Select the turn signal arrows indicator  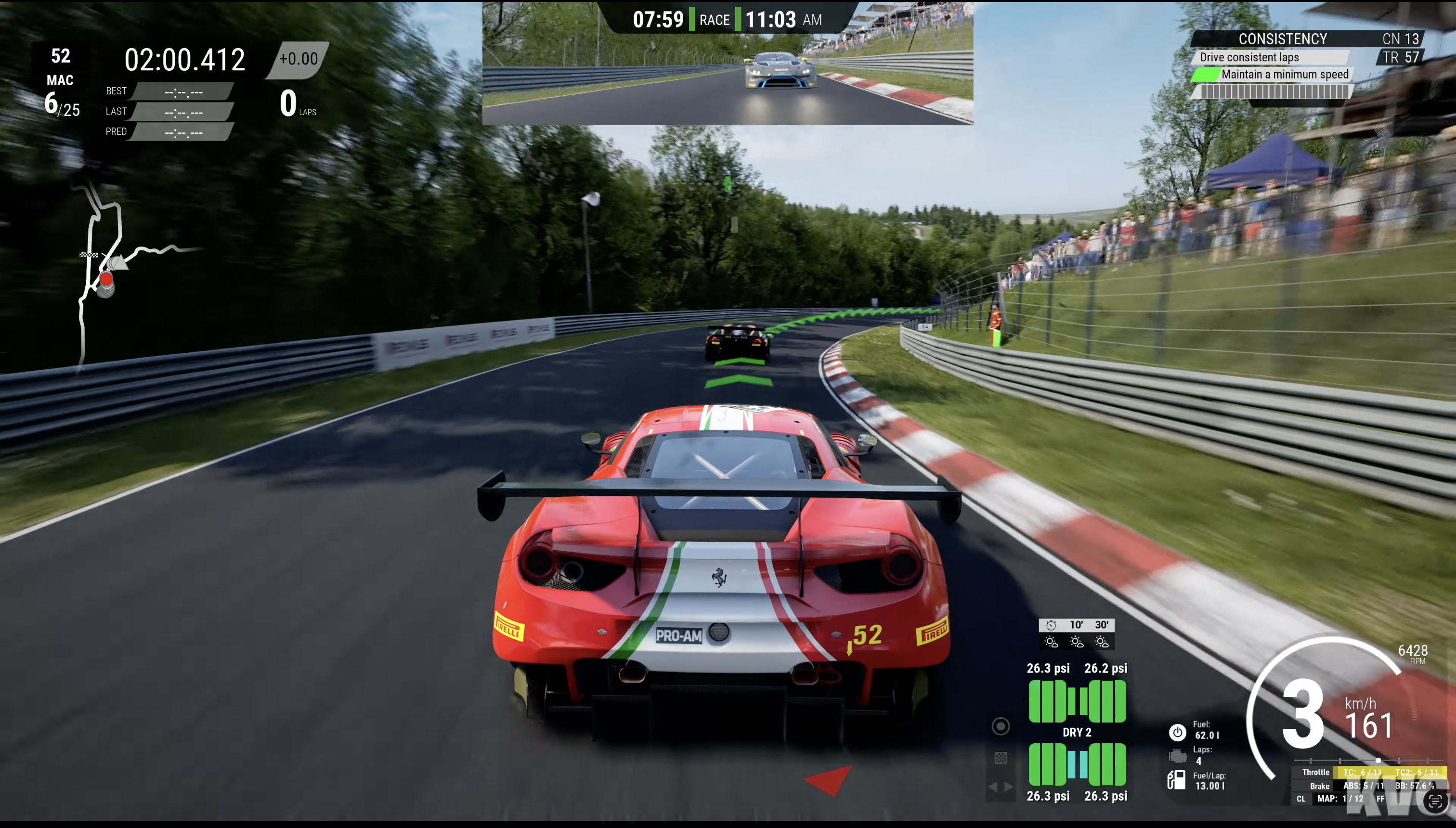click(1001, 787)
